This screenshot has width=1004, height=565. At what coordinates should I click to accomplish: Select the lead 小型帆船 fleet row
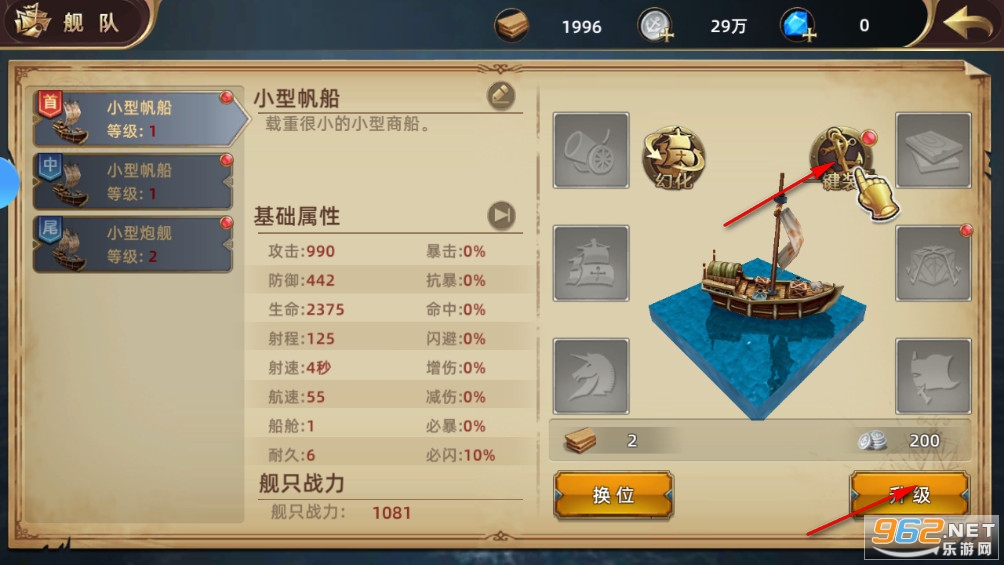(x=135, y=120)
